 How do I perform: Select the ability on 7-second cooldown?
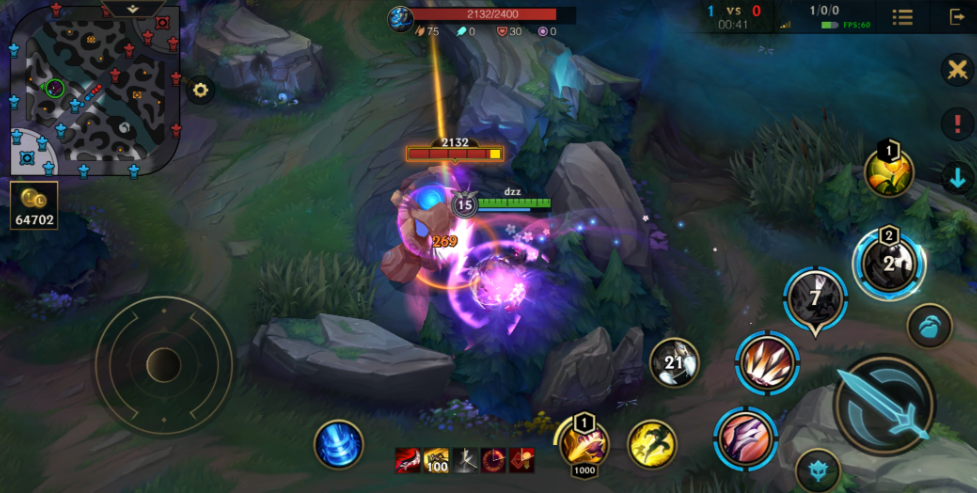point(815,299)
